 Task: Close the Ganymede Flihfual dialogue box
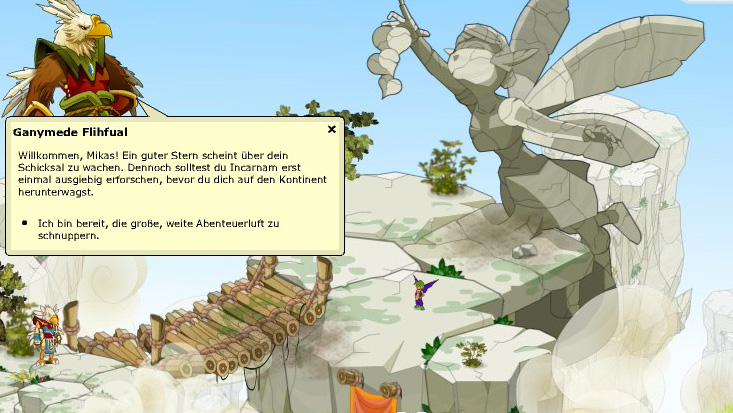[x=332, y=129]
